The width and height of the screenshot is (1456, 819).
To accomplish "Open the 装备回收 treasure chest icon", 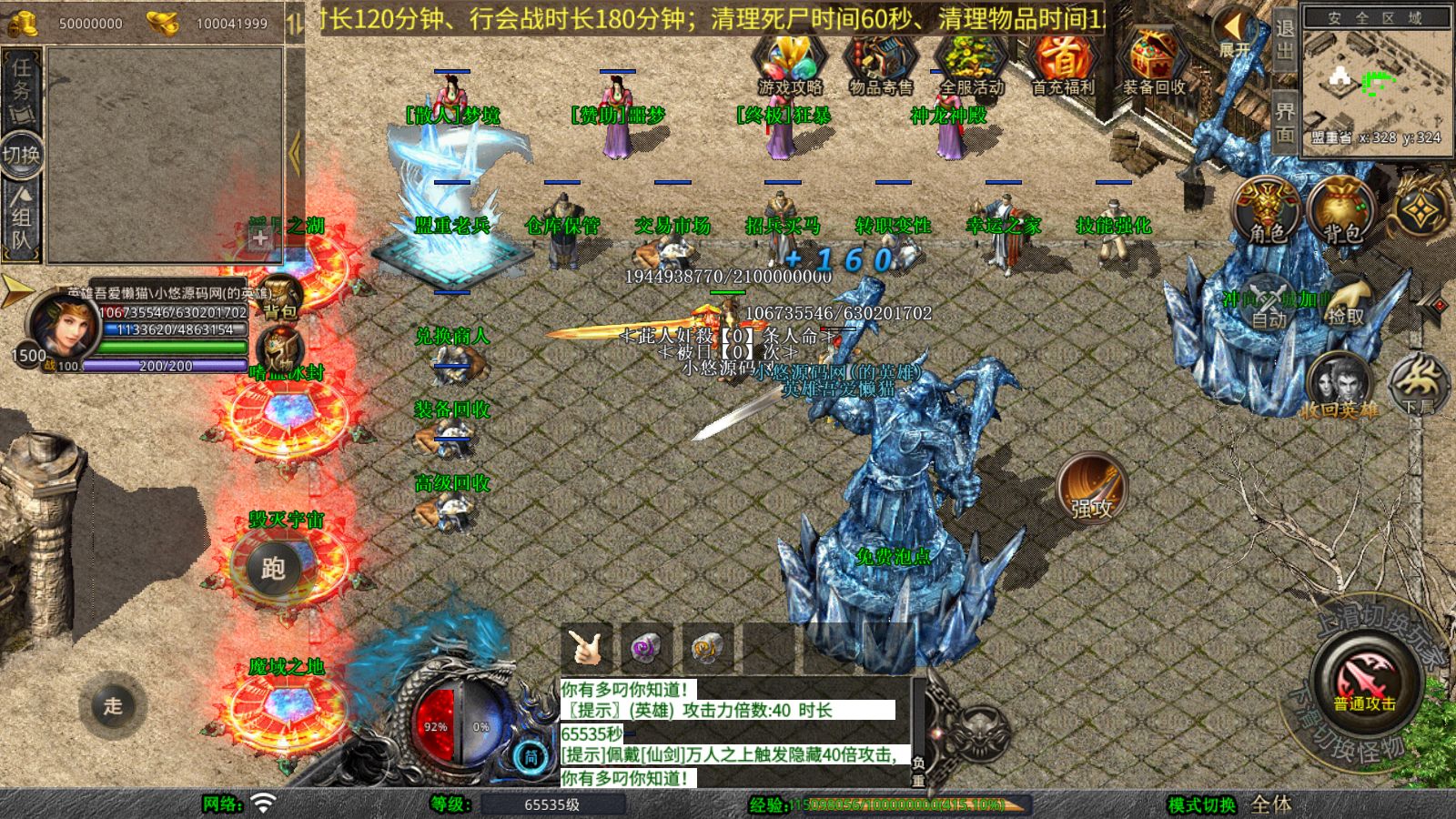I will [x=1153, y=62].
